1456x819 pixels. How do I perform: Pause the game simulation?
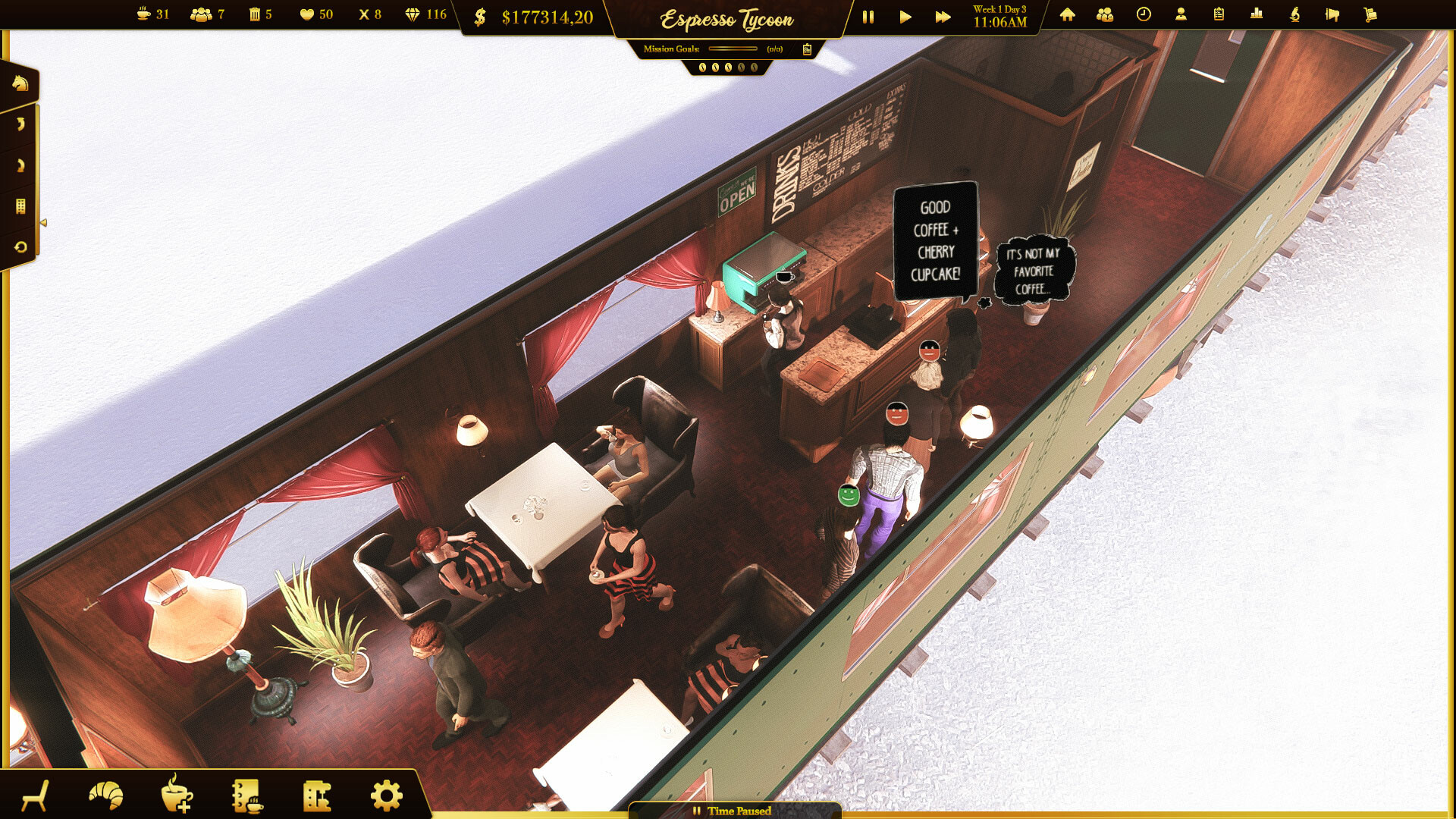(868, 16)
